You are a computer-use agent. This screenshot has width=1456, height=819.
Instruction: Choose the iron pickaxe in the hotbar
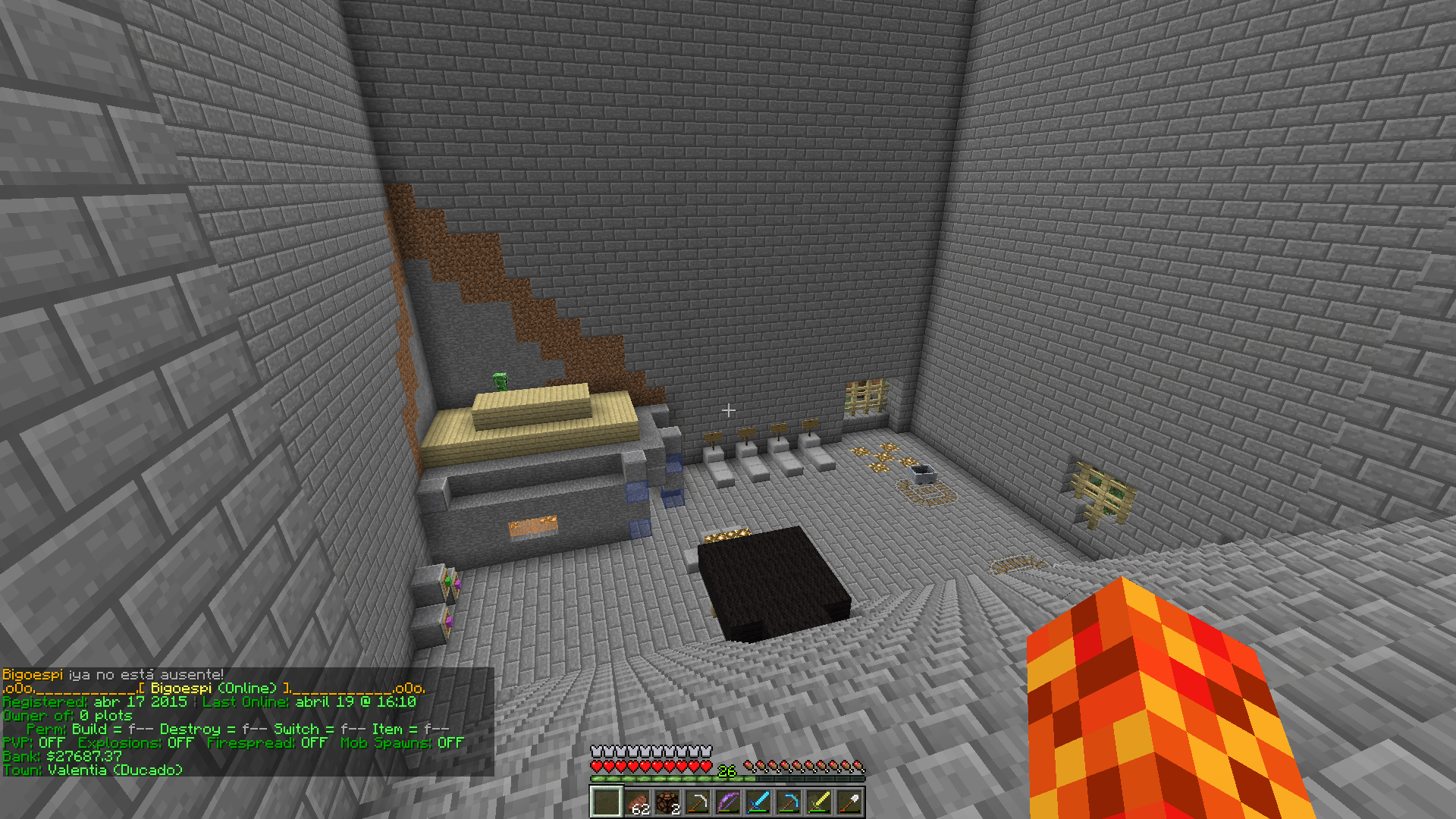(x=698, y=802)
